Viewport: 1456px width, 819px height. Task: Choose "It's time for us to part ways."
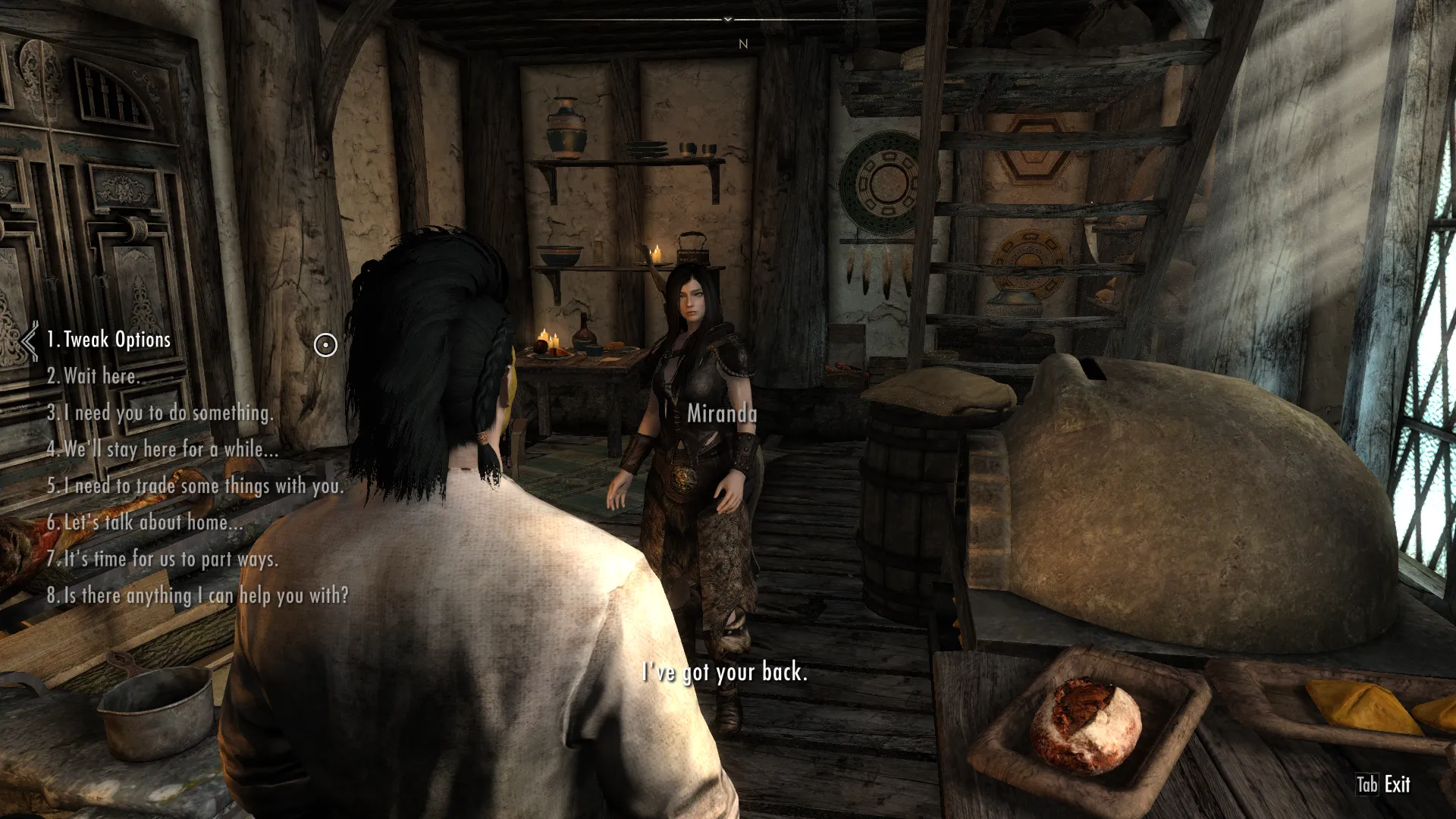click(x=162, y=559)
